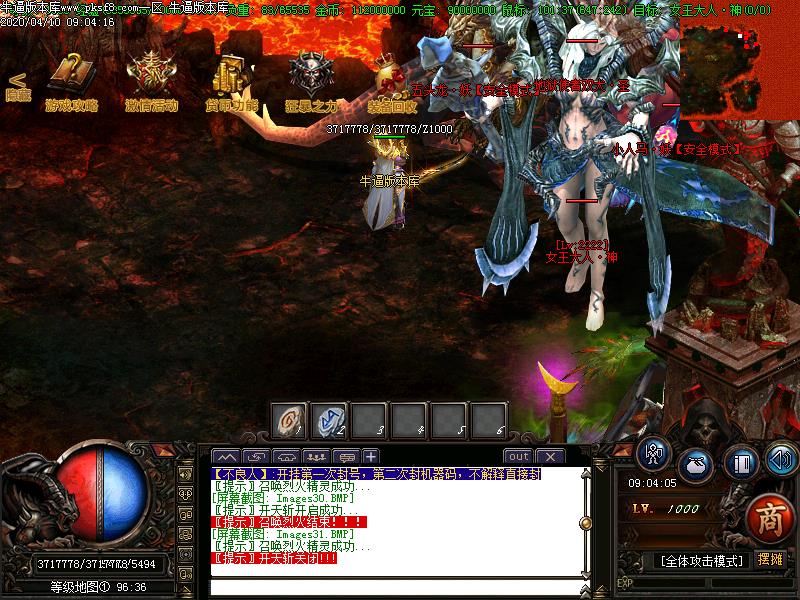Image resolution: width=800 pixels, height=600 pixels.
Task: Toggle the sound speaker icon
Action: (779, 459)
